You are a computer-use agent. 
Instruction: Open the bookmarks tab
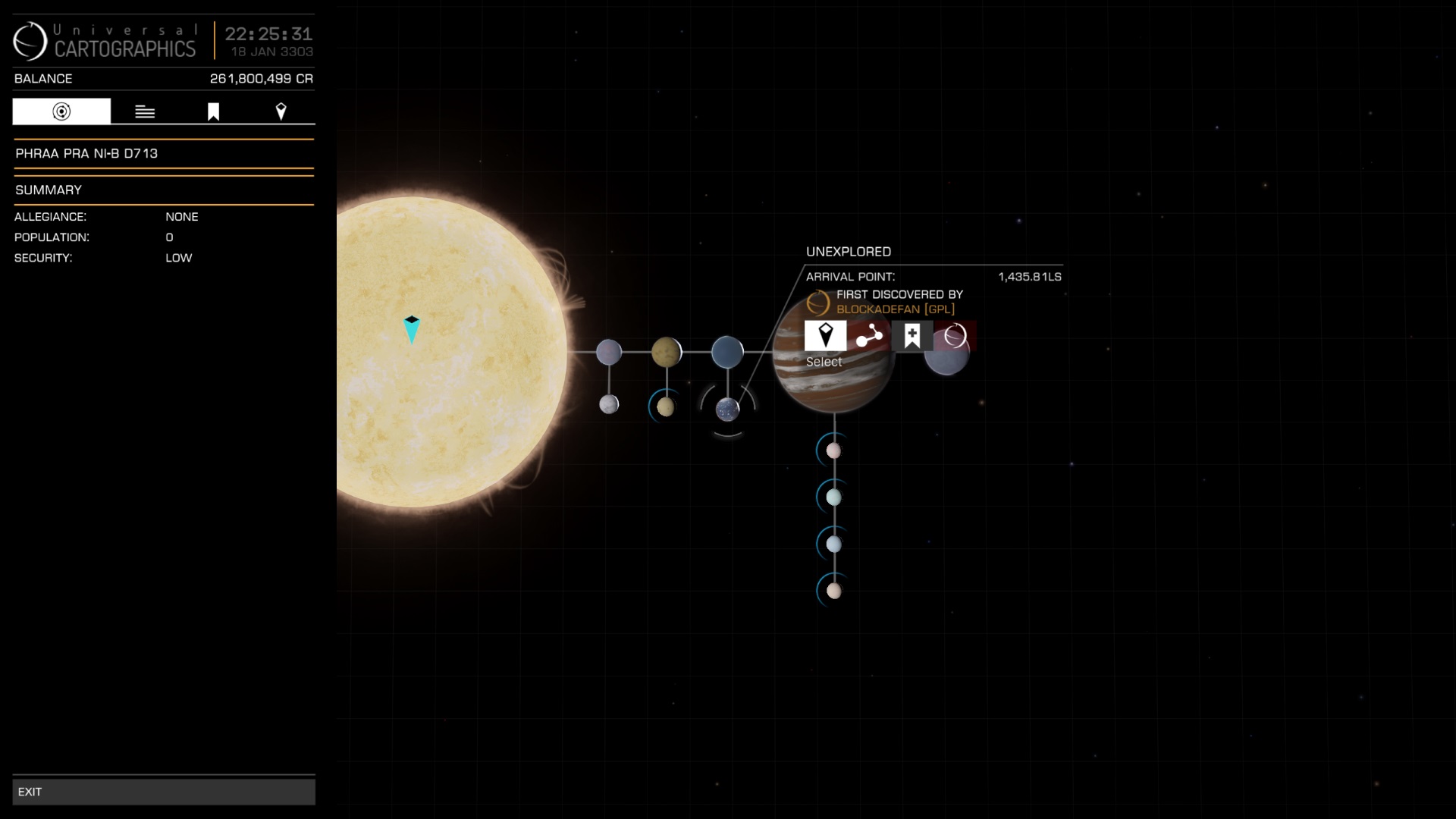click(213, 111)
